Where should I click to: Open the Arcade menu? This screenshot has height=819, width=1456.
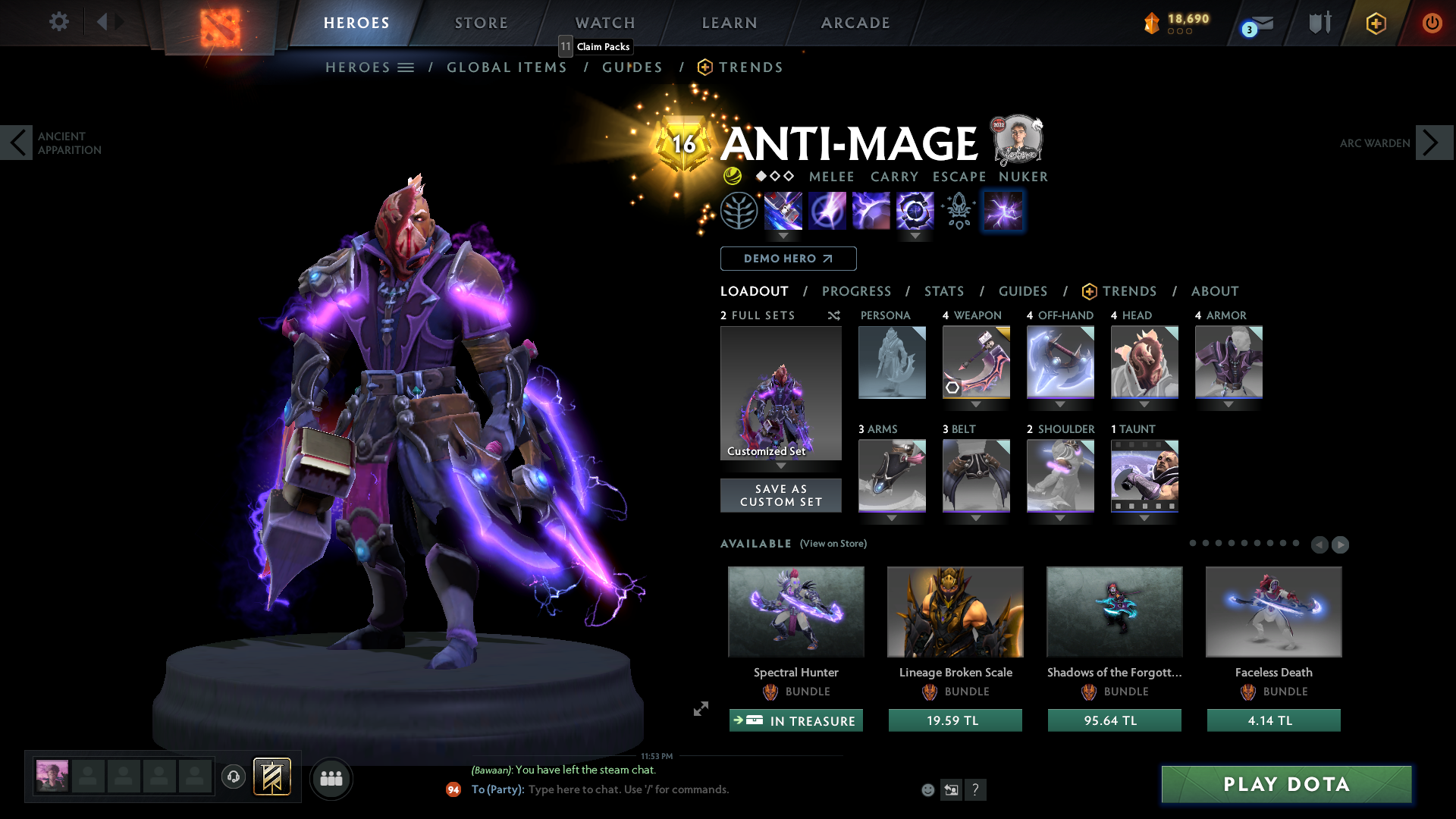pos(855,23)
